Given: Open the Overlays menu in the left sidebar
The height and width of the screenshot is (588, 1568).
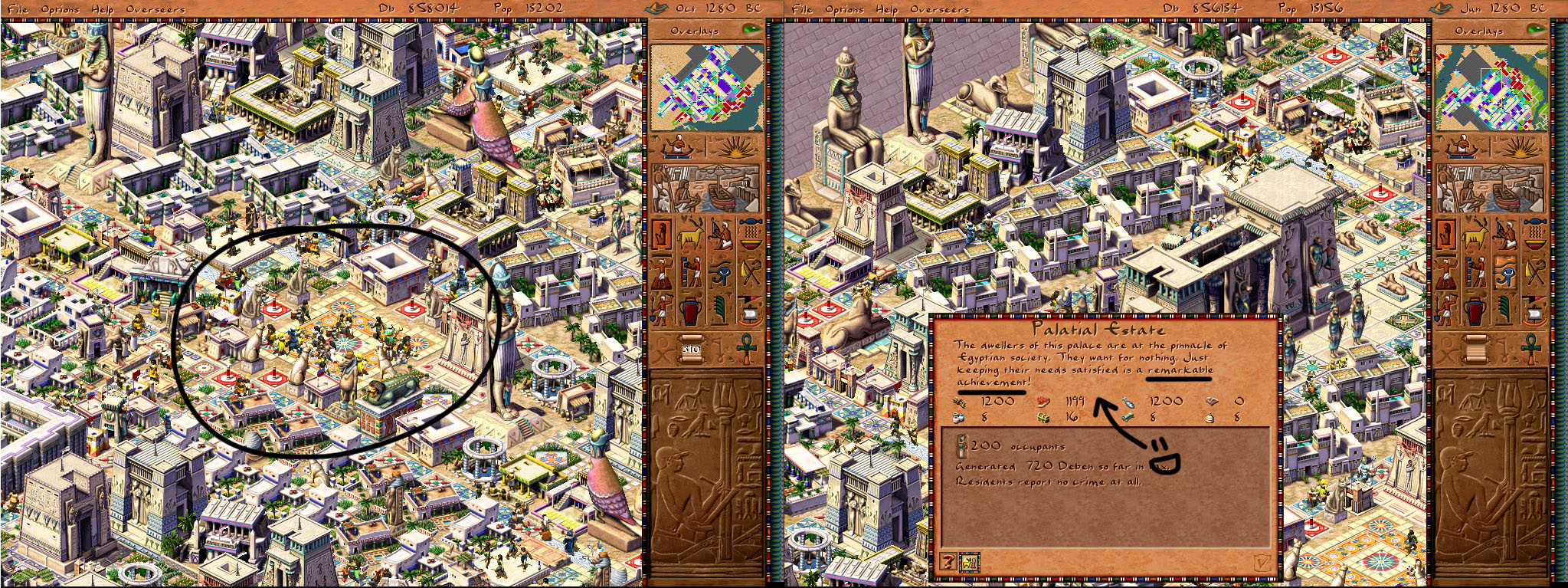Looking at the screenshot, I should (x=693, y=31).
